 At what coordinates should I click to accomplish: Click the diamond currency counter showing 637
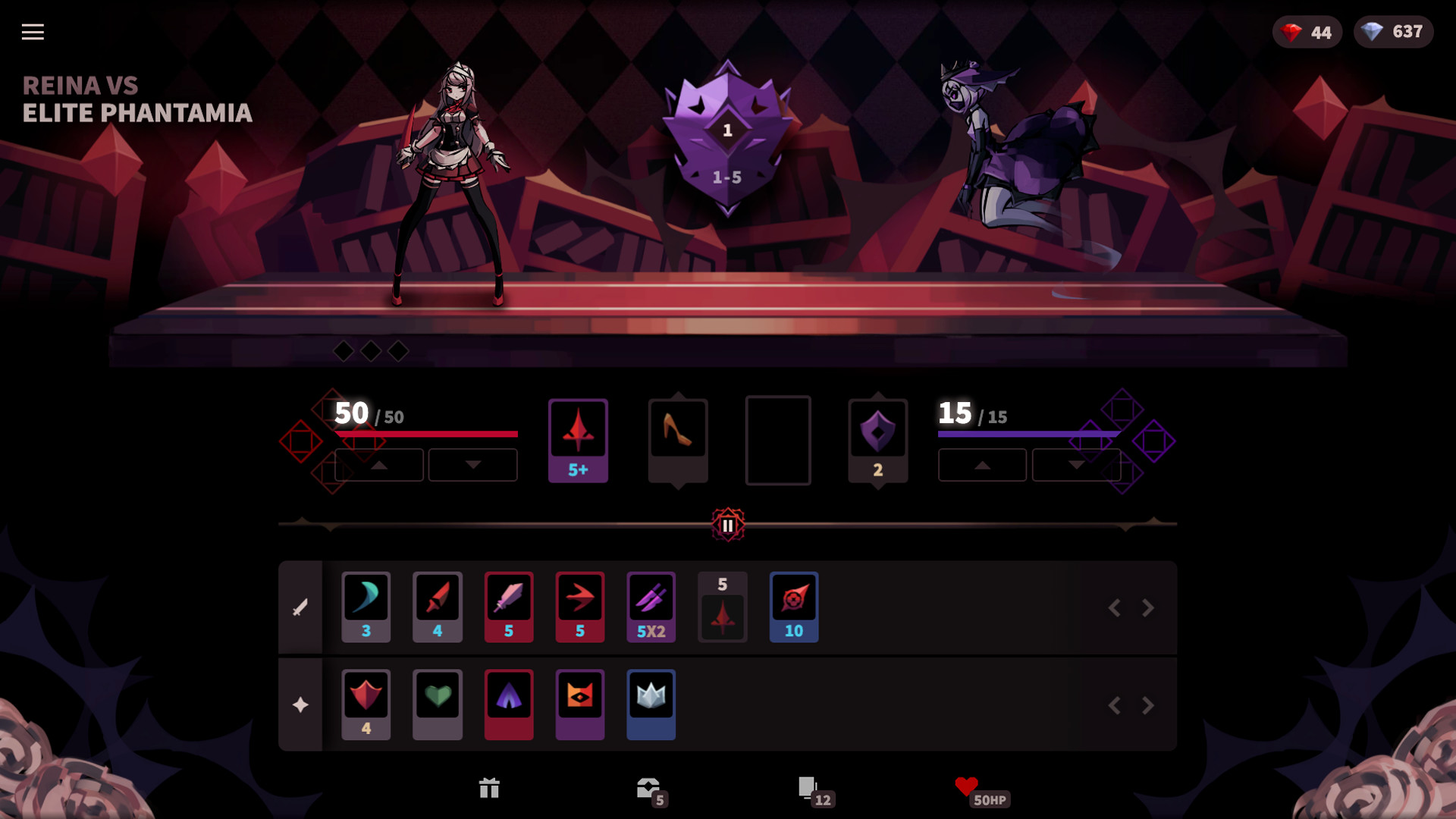[x=1393, y=32]
